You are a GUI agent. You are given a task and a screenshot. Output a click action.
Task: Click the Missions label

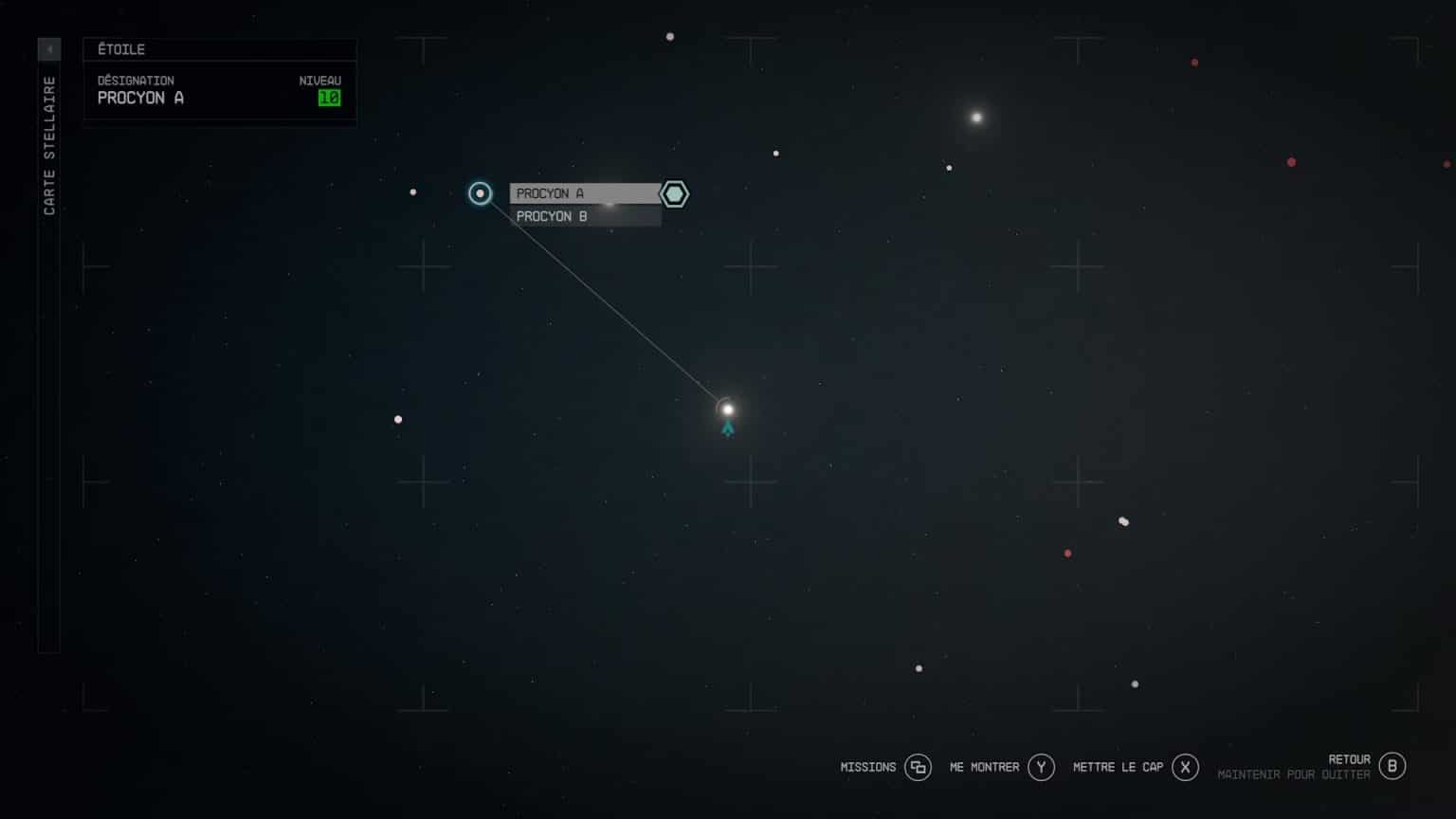868,767
